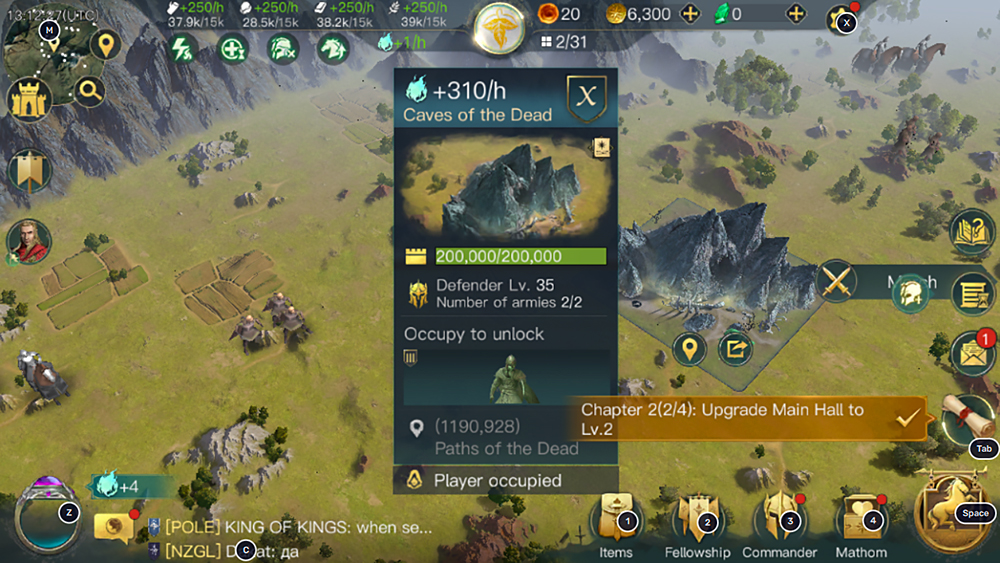Open the commander portrait
Viewport: 1000px width, 563px height.
pyautogui.click(x=29, y=241)
